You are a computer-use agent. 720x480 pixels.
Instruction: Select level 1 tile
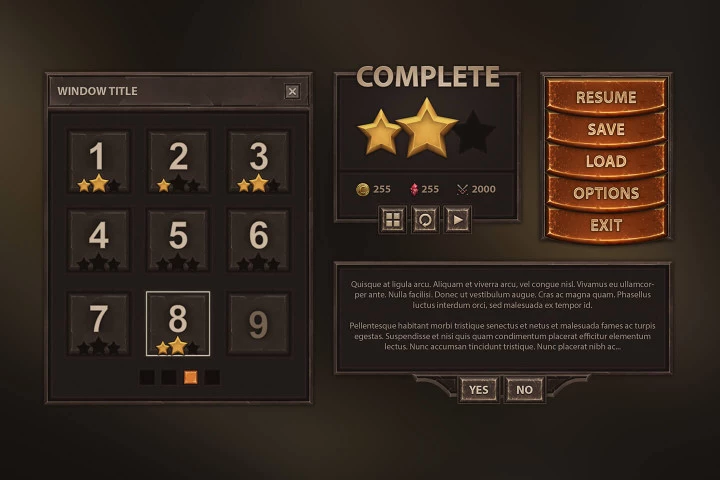pos(98,160)
